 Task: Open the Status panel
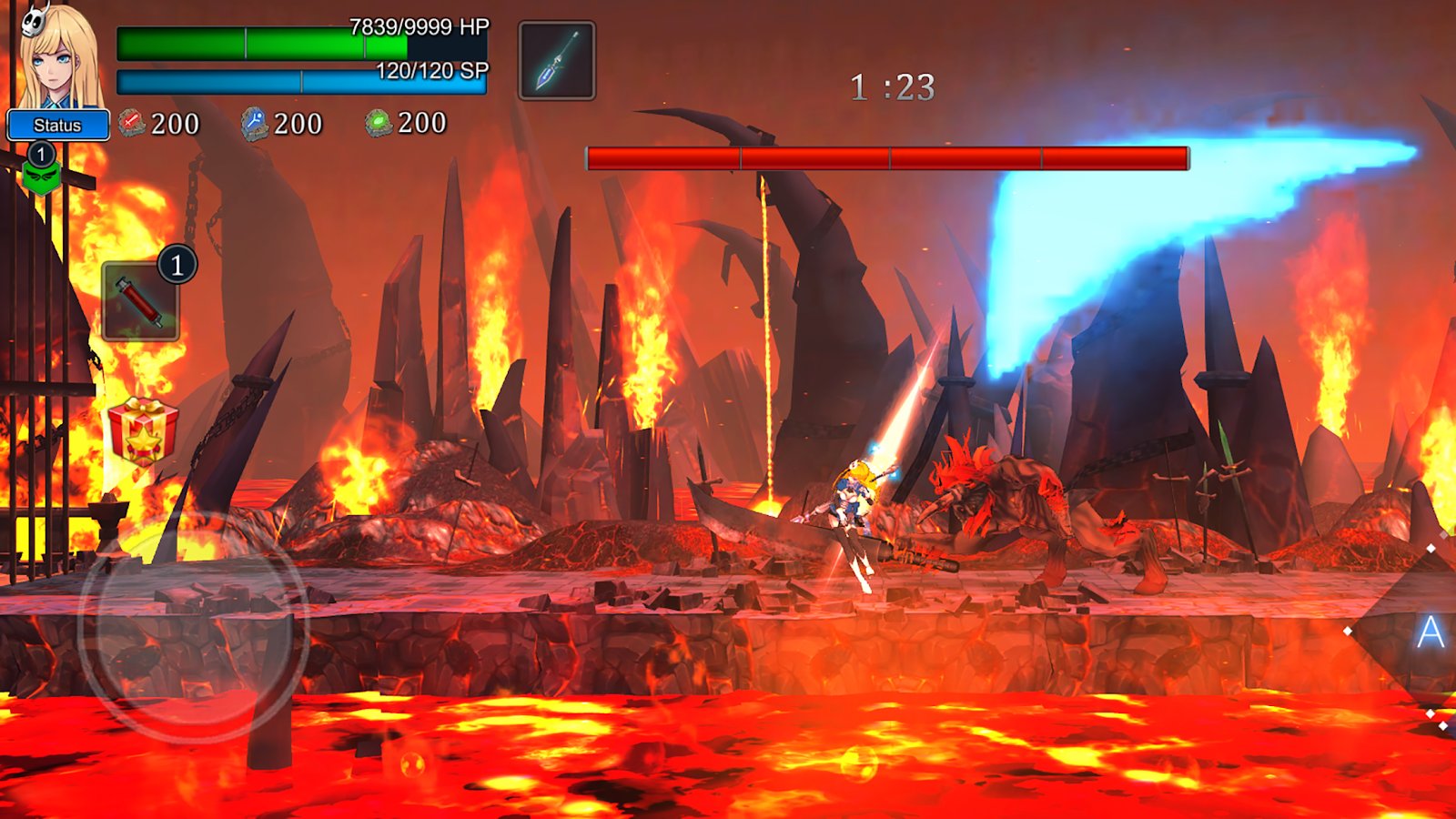coord(57,125)
